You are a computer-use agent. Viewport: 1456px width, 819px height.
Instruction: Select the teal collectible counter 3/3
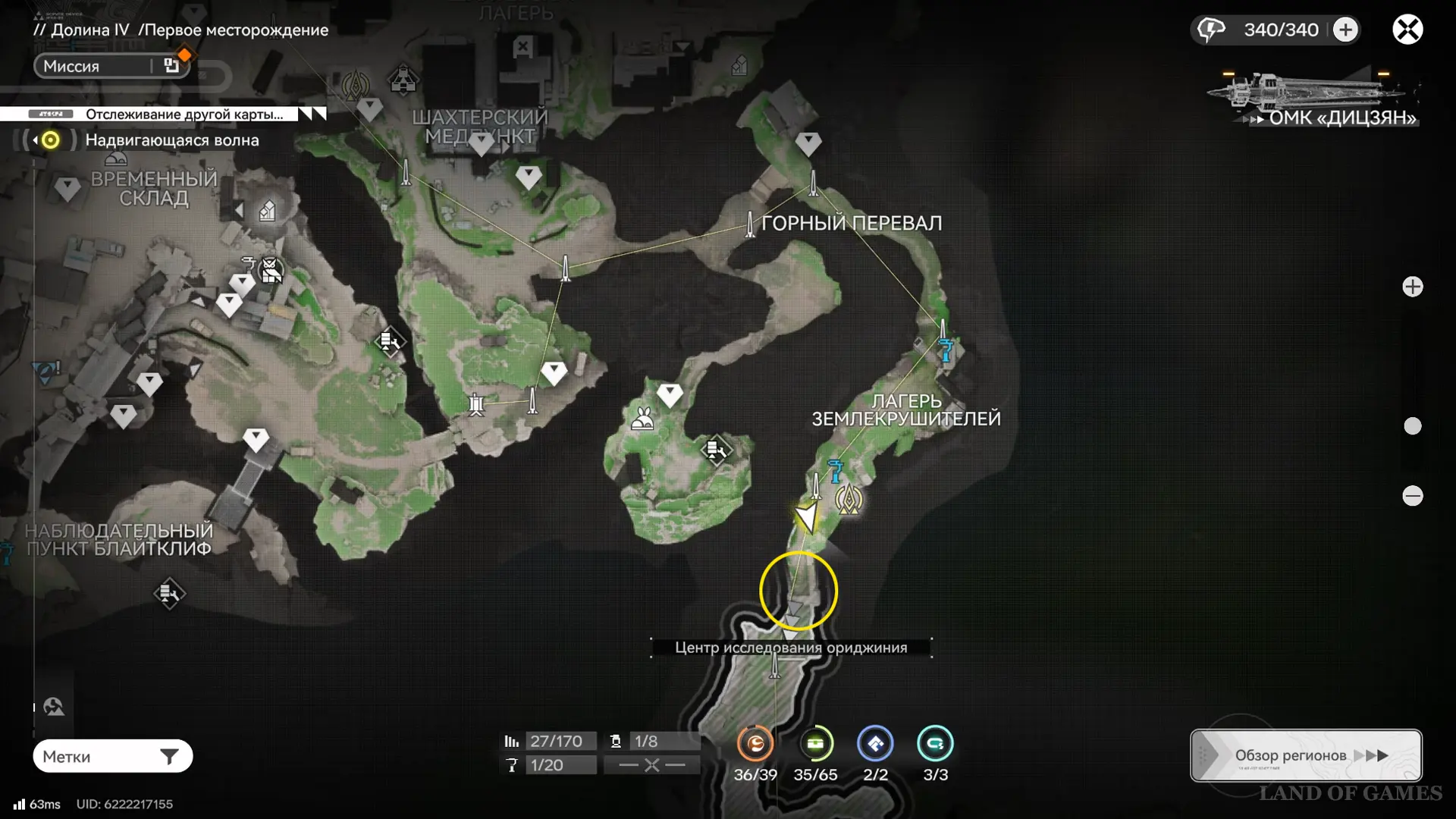click(x=935, y=744)
